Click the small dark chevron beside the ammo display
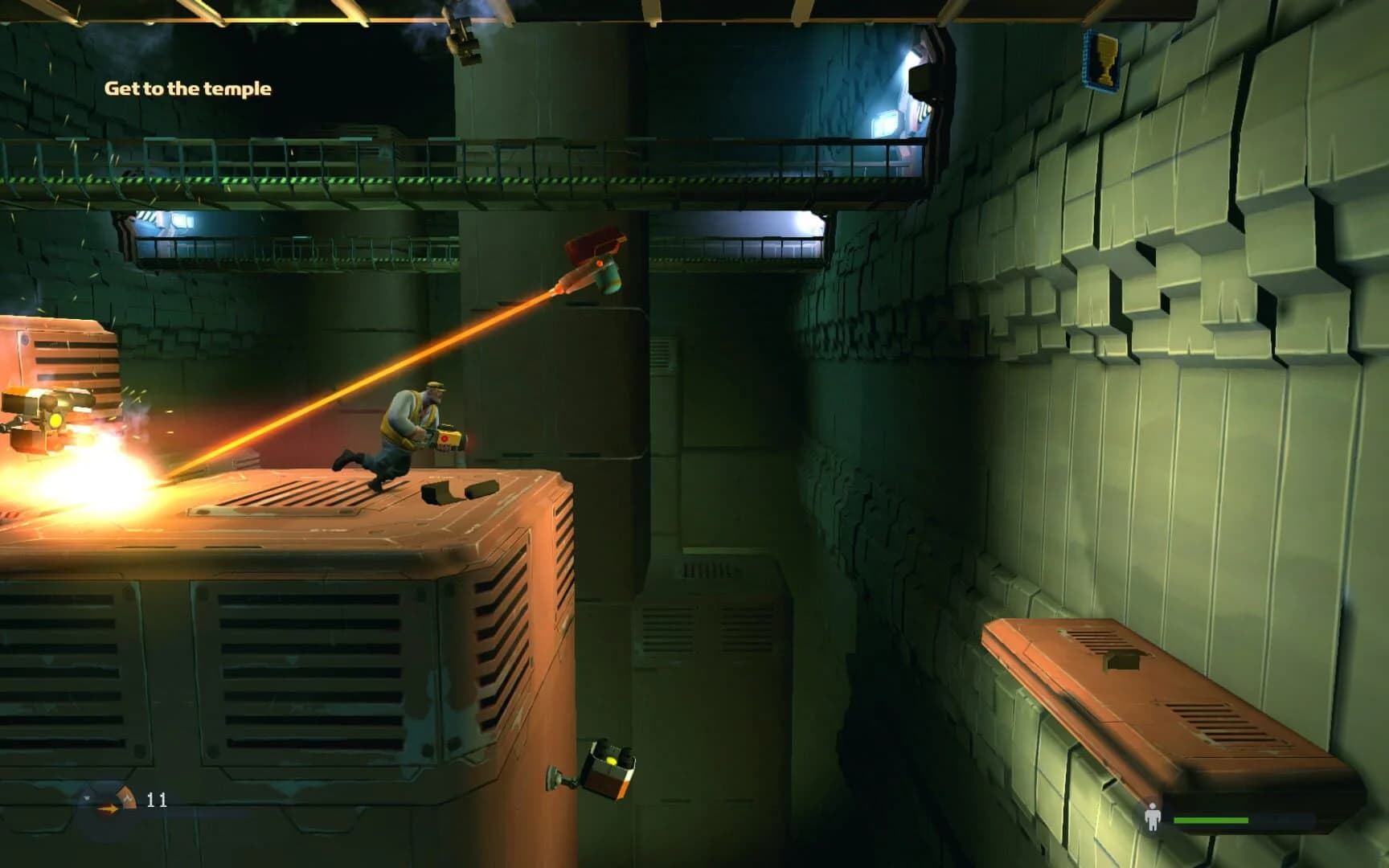Image resolution: width=1389 pixels, height=868 pixels. click(x=87, y=798)
